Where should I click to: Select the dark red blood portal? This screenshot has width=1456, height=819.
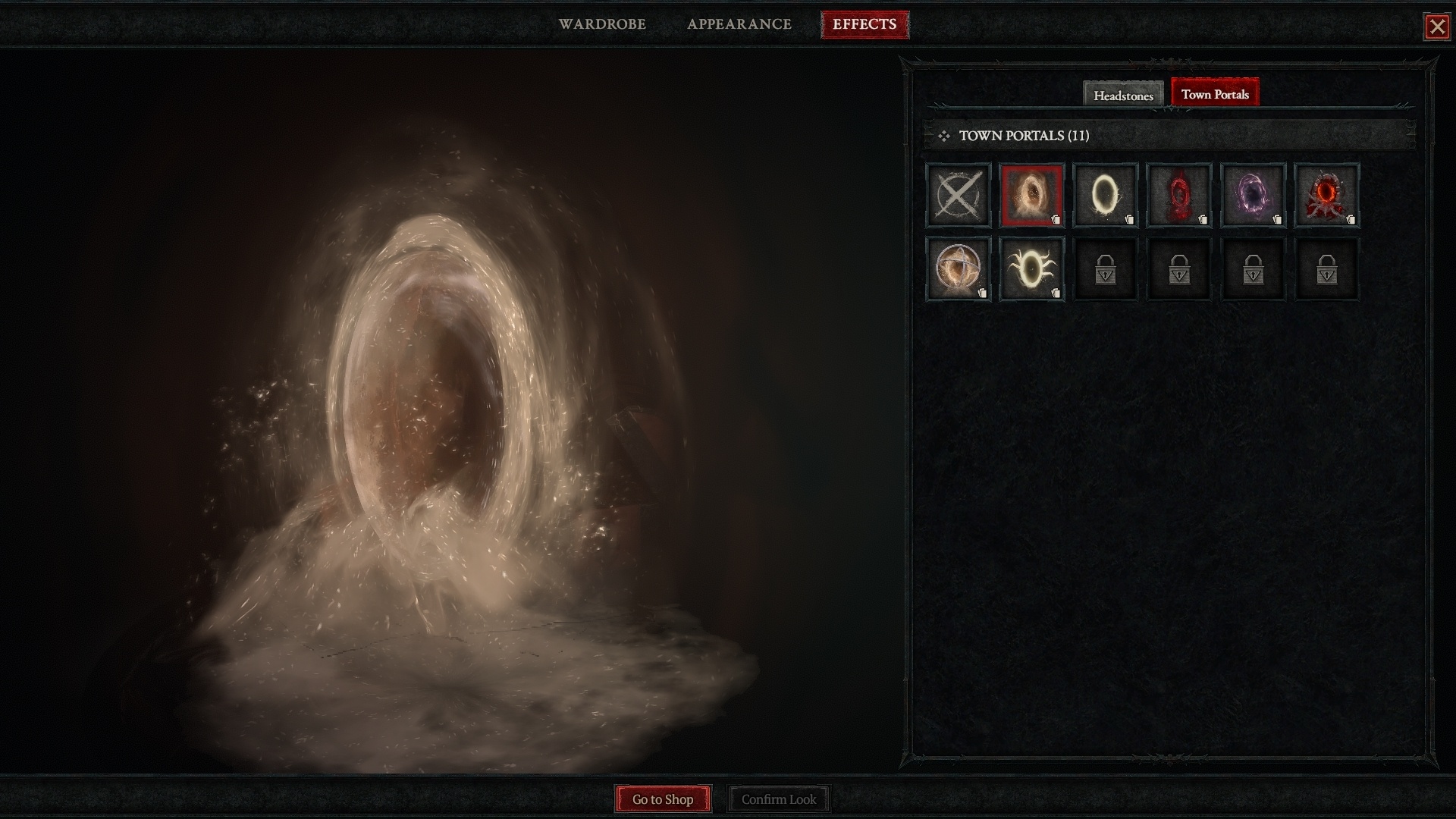pyautogui.click(x=1178, y=195)
